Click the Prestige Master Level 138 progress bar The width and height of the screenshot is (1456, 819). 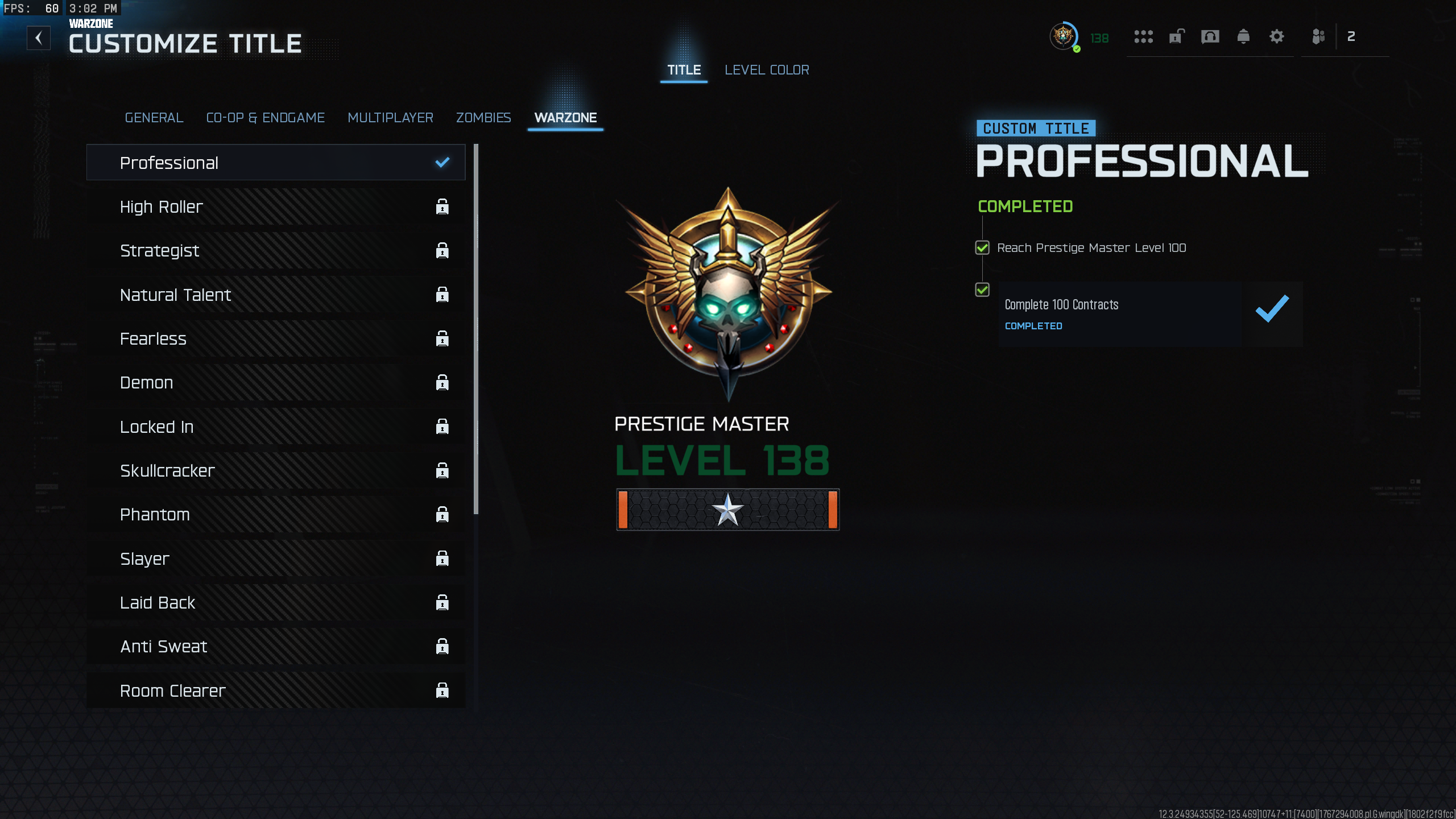(728, 510)
